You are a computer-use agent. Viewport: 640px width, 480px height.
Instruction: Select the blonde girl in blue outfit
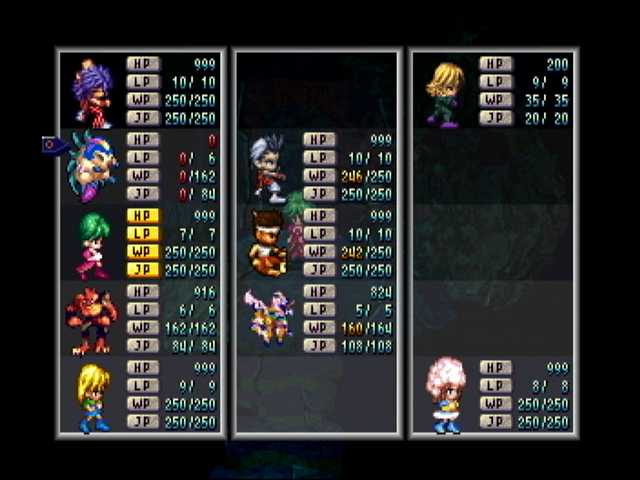tap(93, 396)
